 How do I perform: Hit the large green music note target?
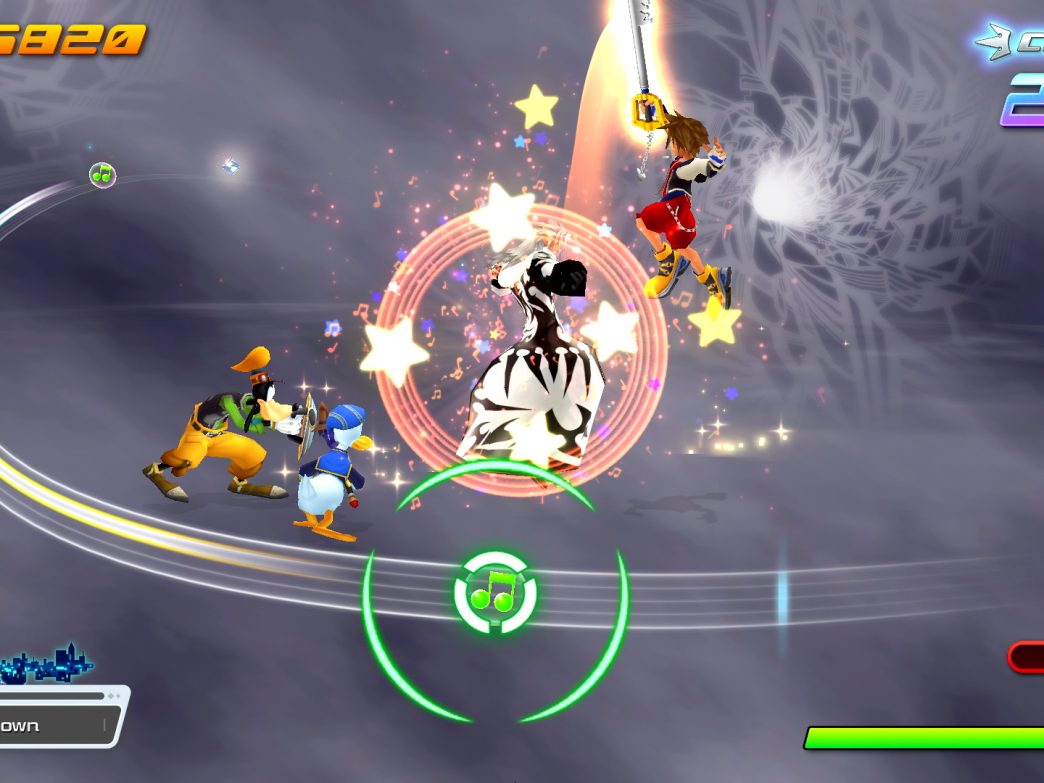(495, 593)
